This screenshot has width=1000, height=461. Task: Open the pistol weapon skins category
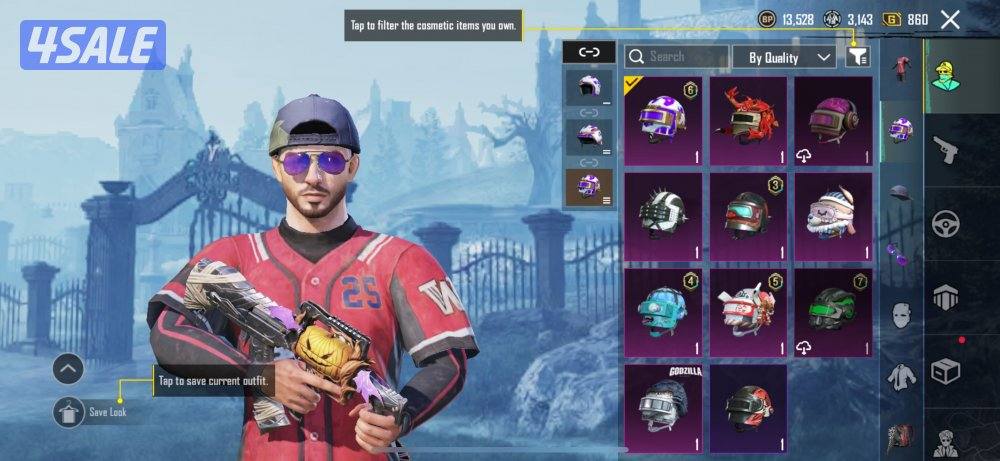tap(944, 150)
